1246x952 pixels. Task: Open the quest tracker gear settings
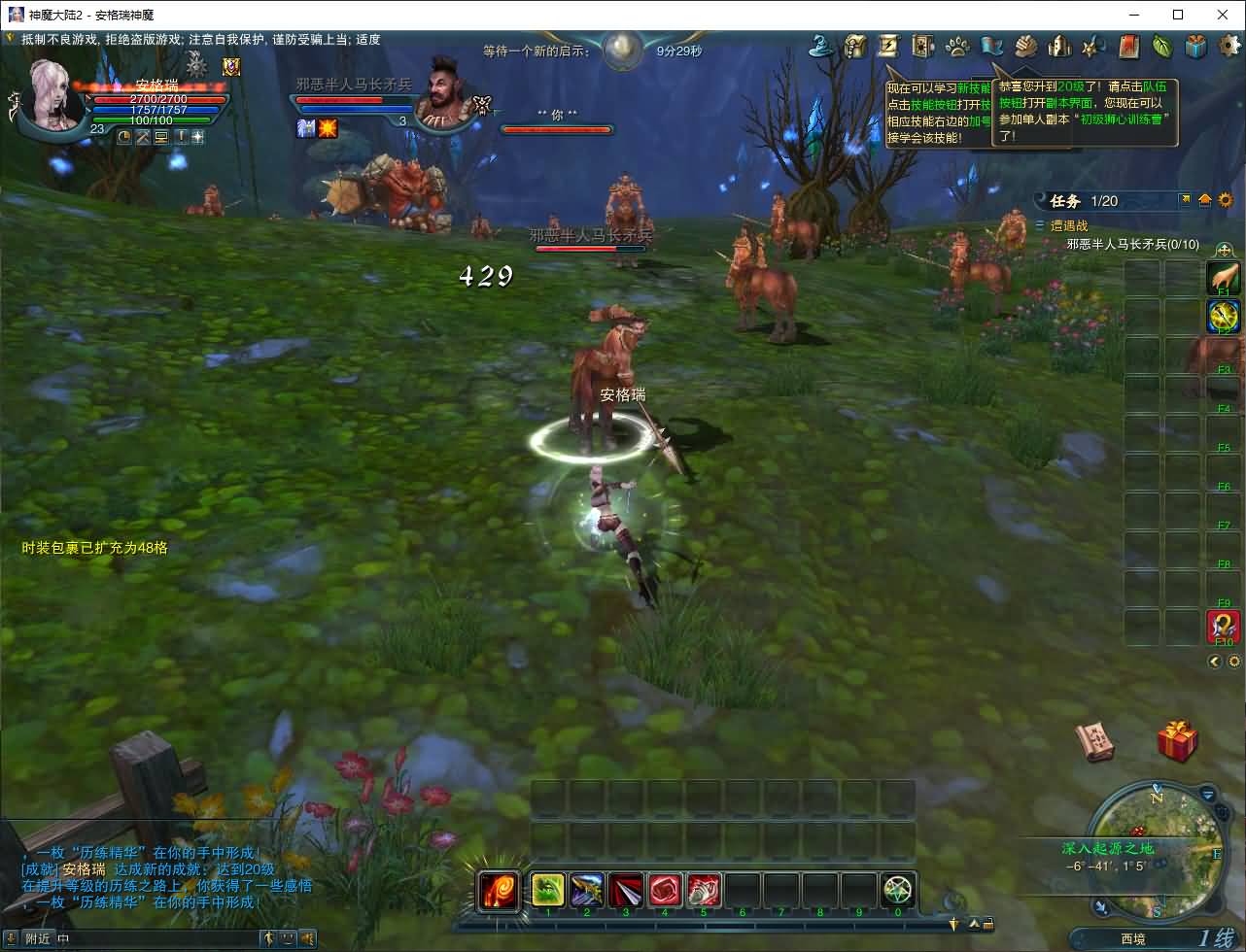coord(1225,200)
